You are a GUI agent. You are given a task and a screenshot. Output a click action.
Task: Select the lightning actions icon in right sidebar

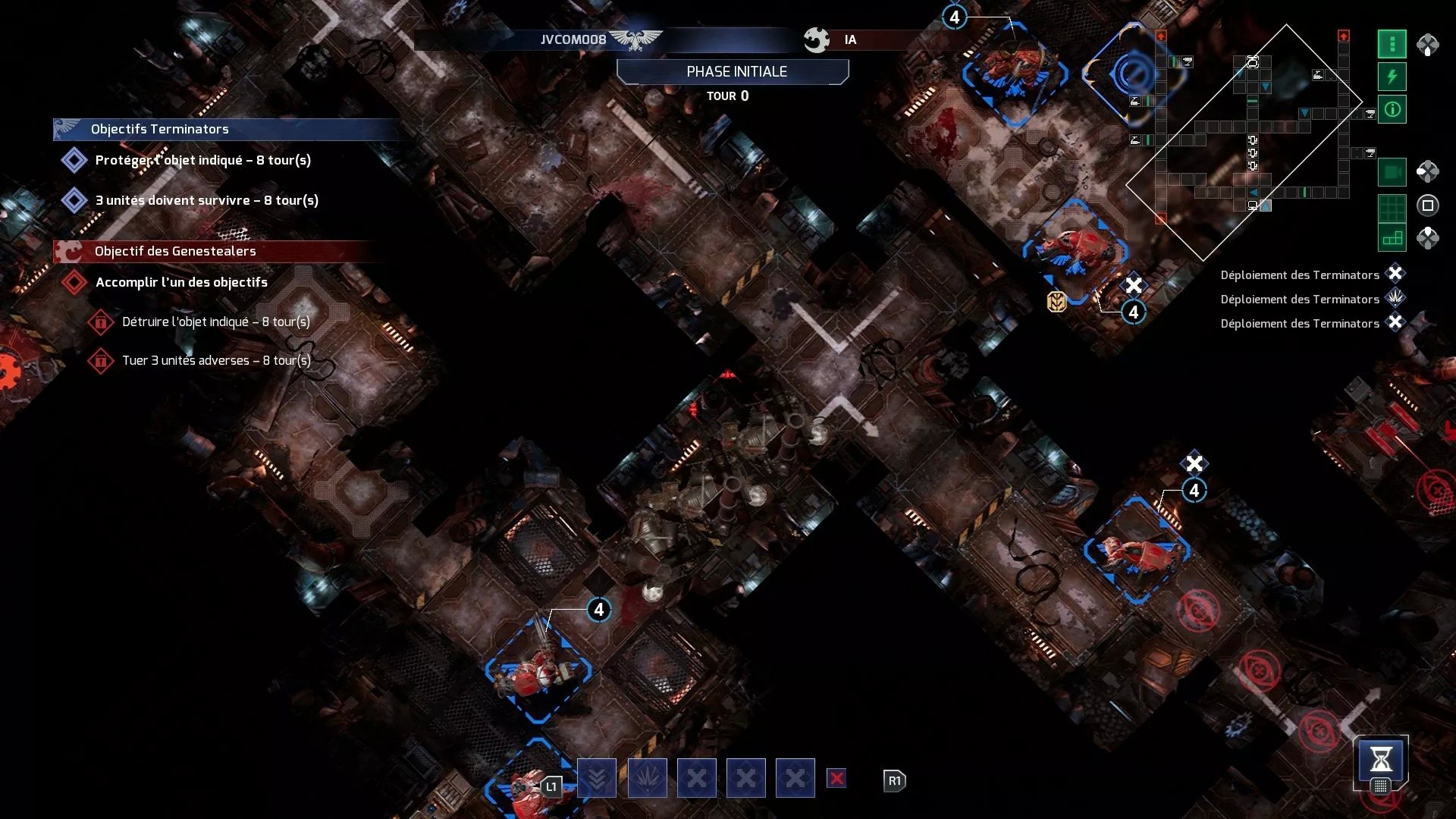[1392, 75]
